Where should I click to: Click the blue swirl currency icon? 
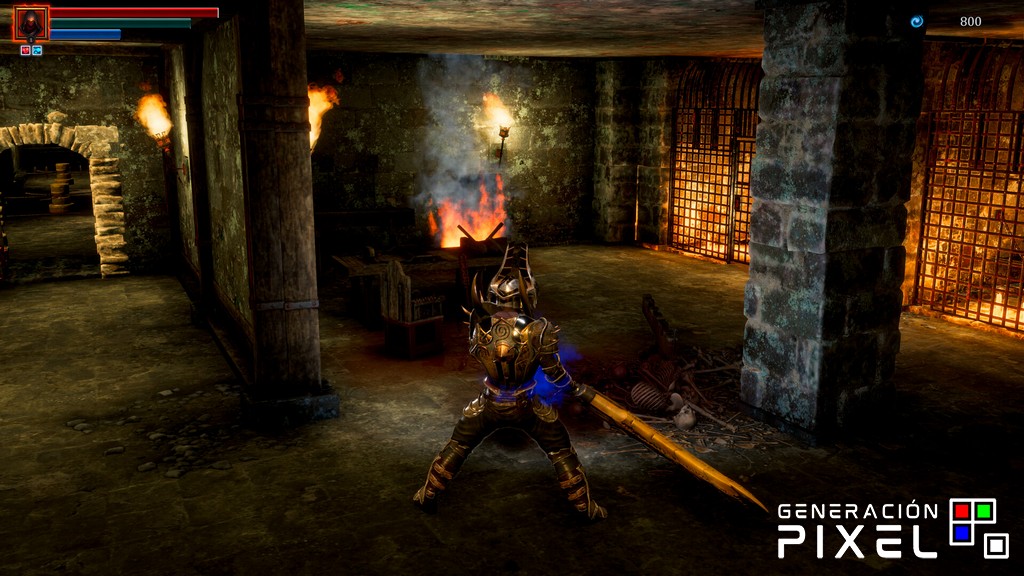click(916, 21)
